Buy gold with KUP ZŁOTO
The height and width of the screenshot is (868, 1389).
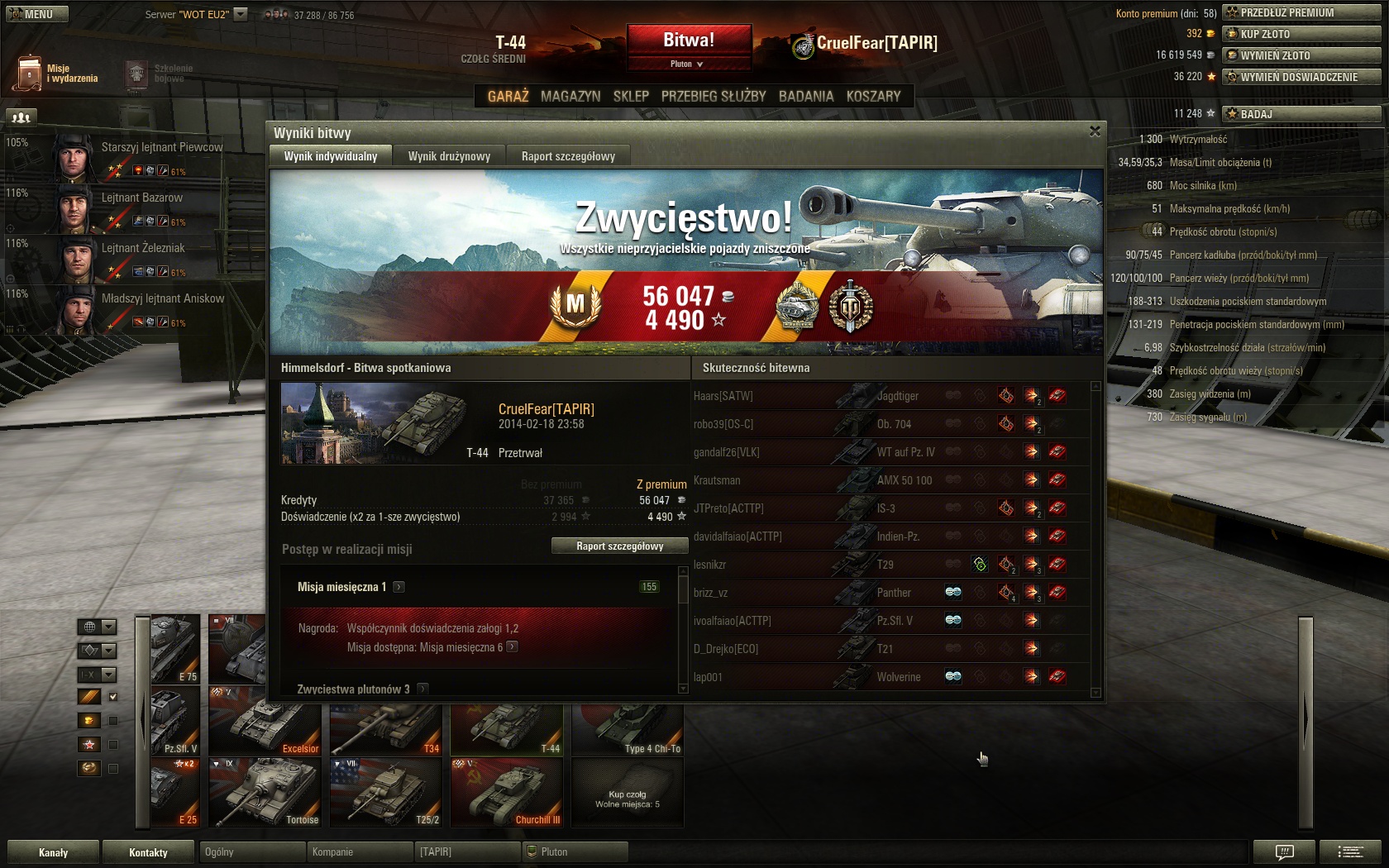tap(1301, 34)
